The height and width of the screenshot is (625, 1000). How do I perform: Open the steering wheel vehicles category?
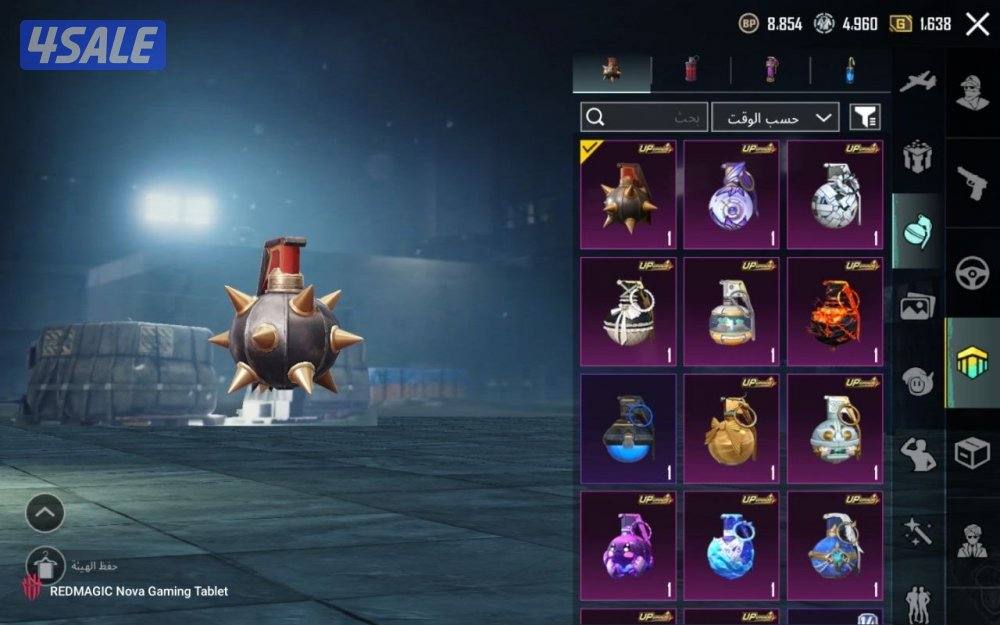pyautogui.click(x=972, y=273)
